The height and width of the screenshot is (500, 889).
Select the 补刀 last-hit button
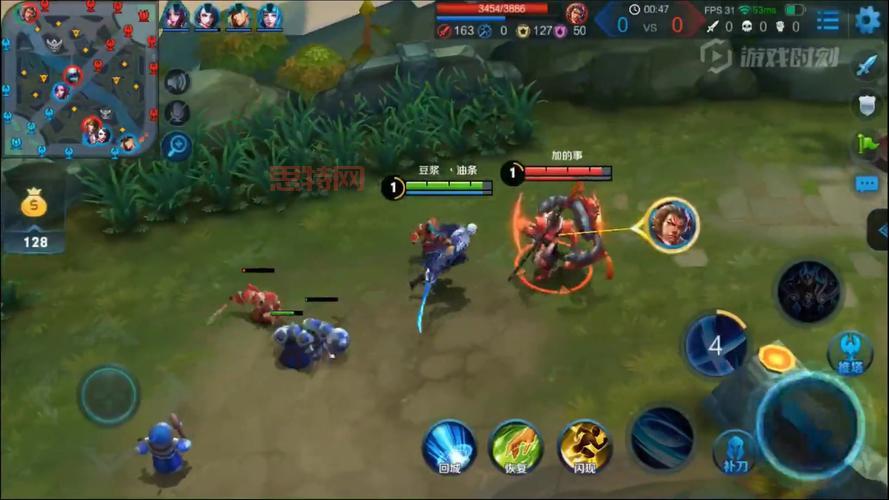(x=734, y=451)
